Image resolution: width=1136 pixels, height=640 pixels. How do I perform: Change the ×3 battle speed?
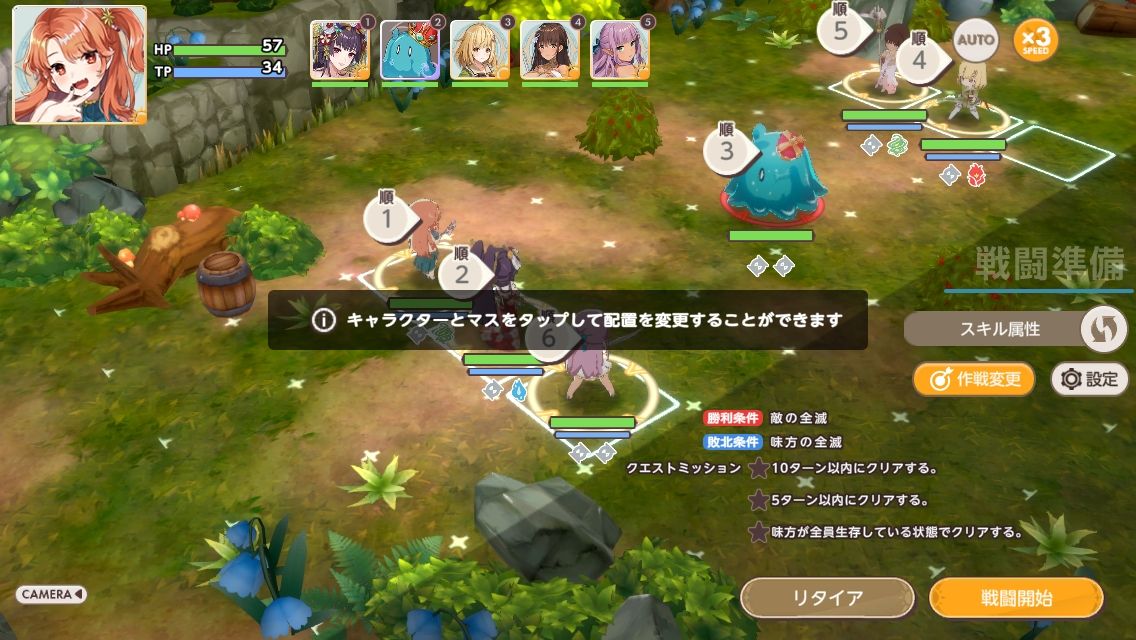coord(1035,40)
